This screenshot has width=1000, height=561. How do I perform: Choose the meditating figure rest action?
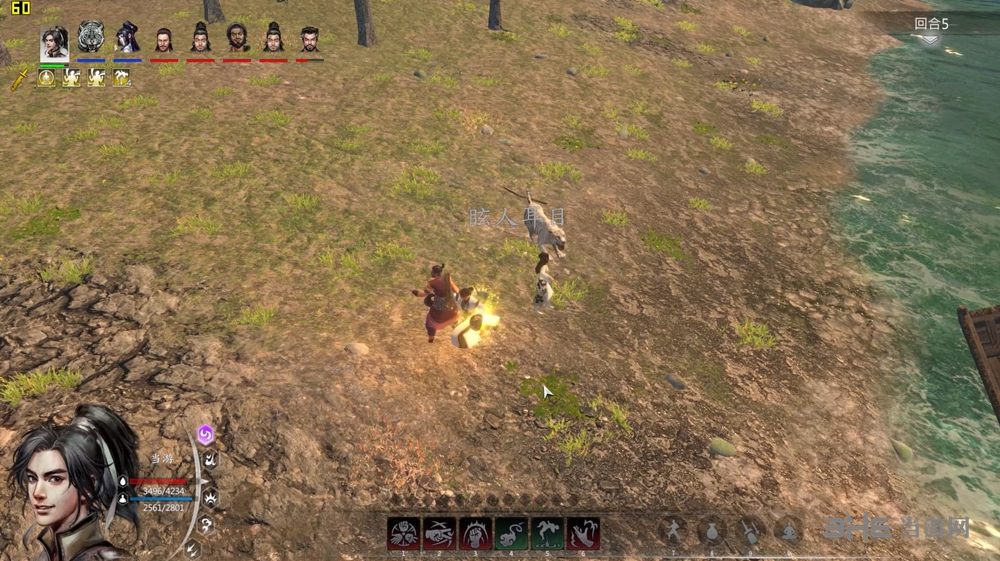coord(788,531)
